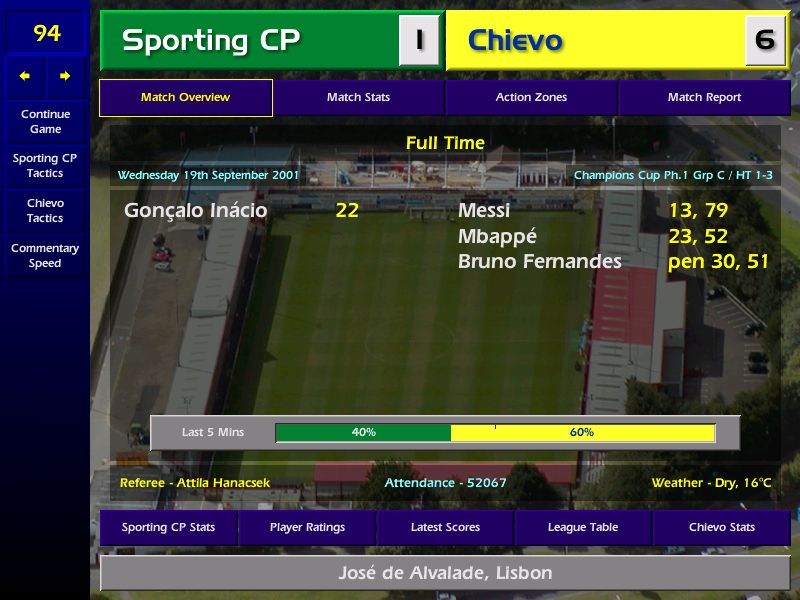
Task: Click the right arrow navigation button
Action: (66, 76)
